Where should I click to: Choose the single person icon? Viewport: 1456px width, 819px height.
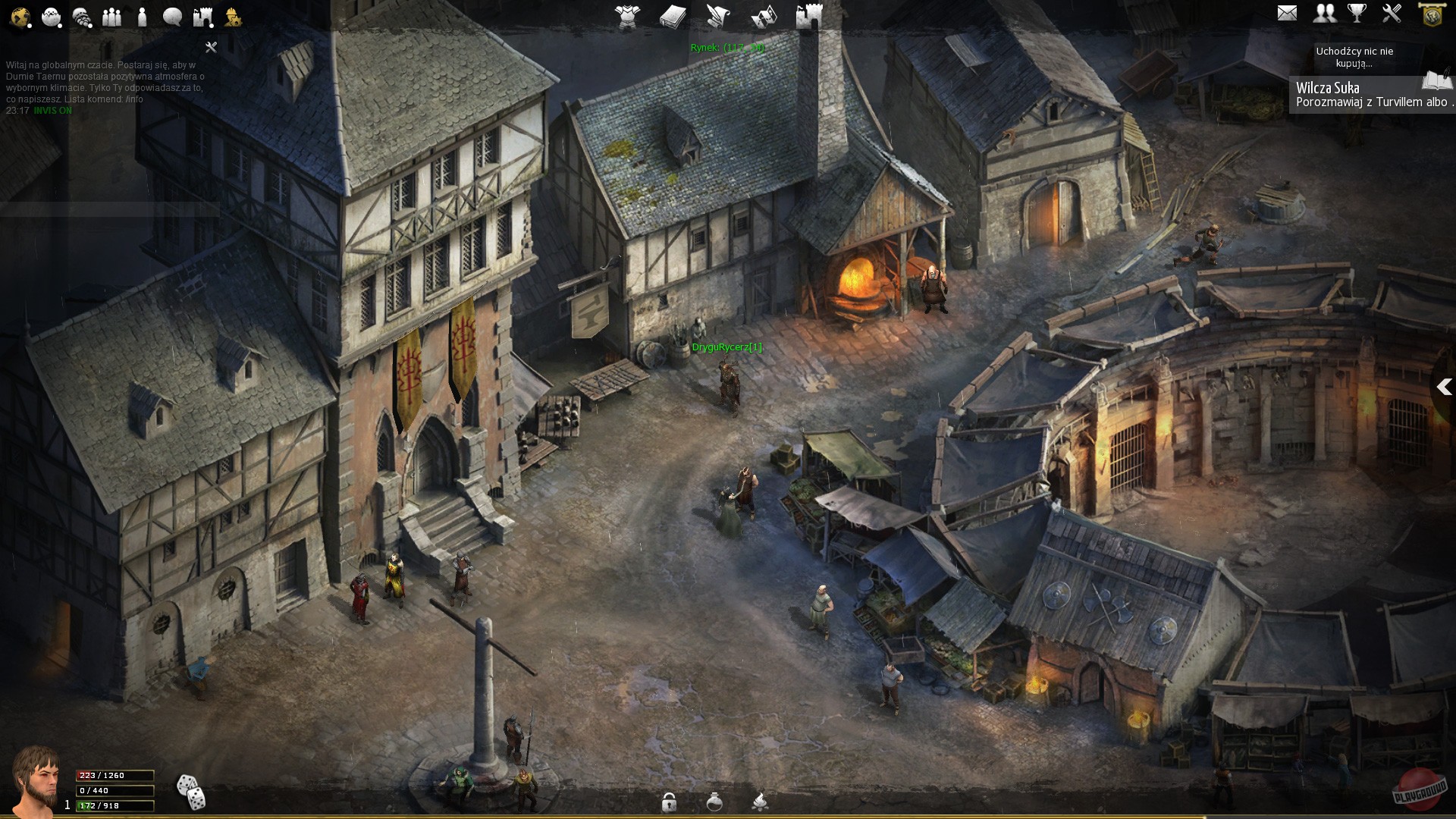142,17
